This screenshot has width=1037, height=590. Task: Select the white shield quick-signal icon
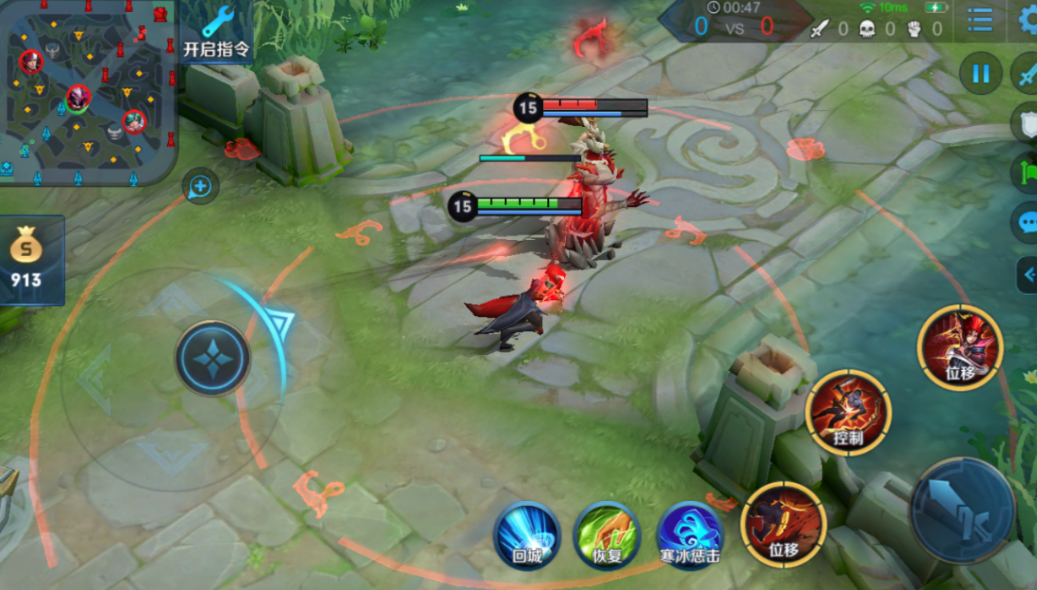click(1026, 122)
